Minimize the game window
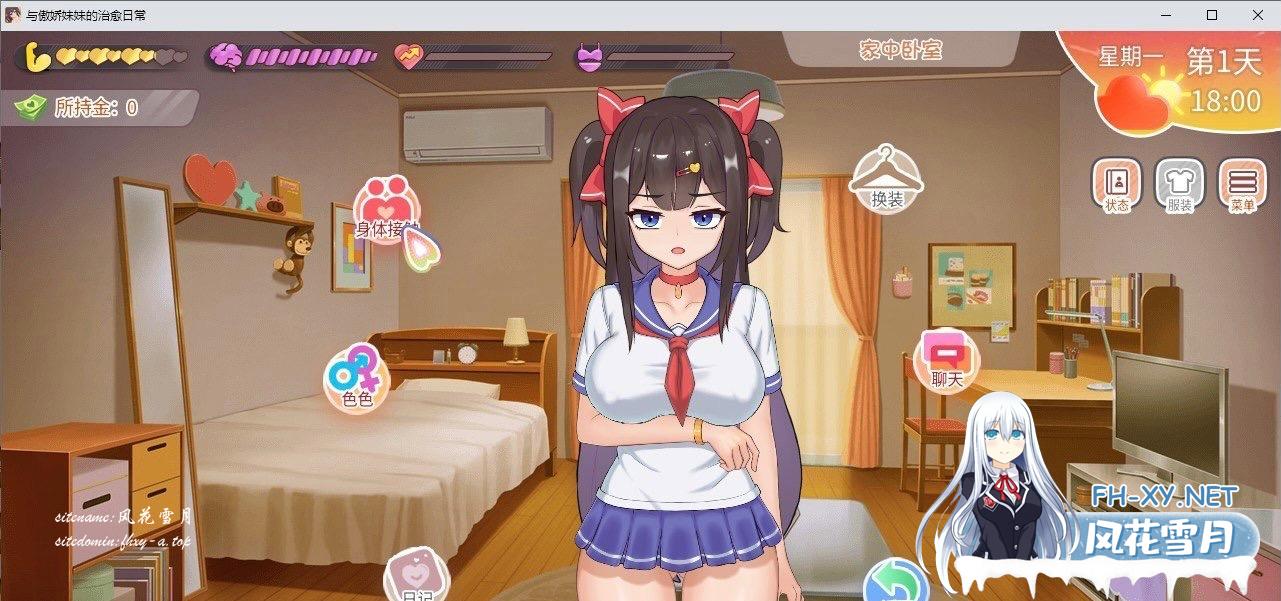 pos(1167,15)
